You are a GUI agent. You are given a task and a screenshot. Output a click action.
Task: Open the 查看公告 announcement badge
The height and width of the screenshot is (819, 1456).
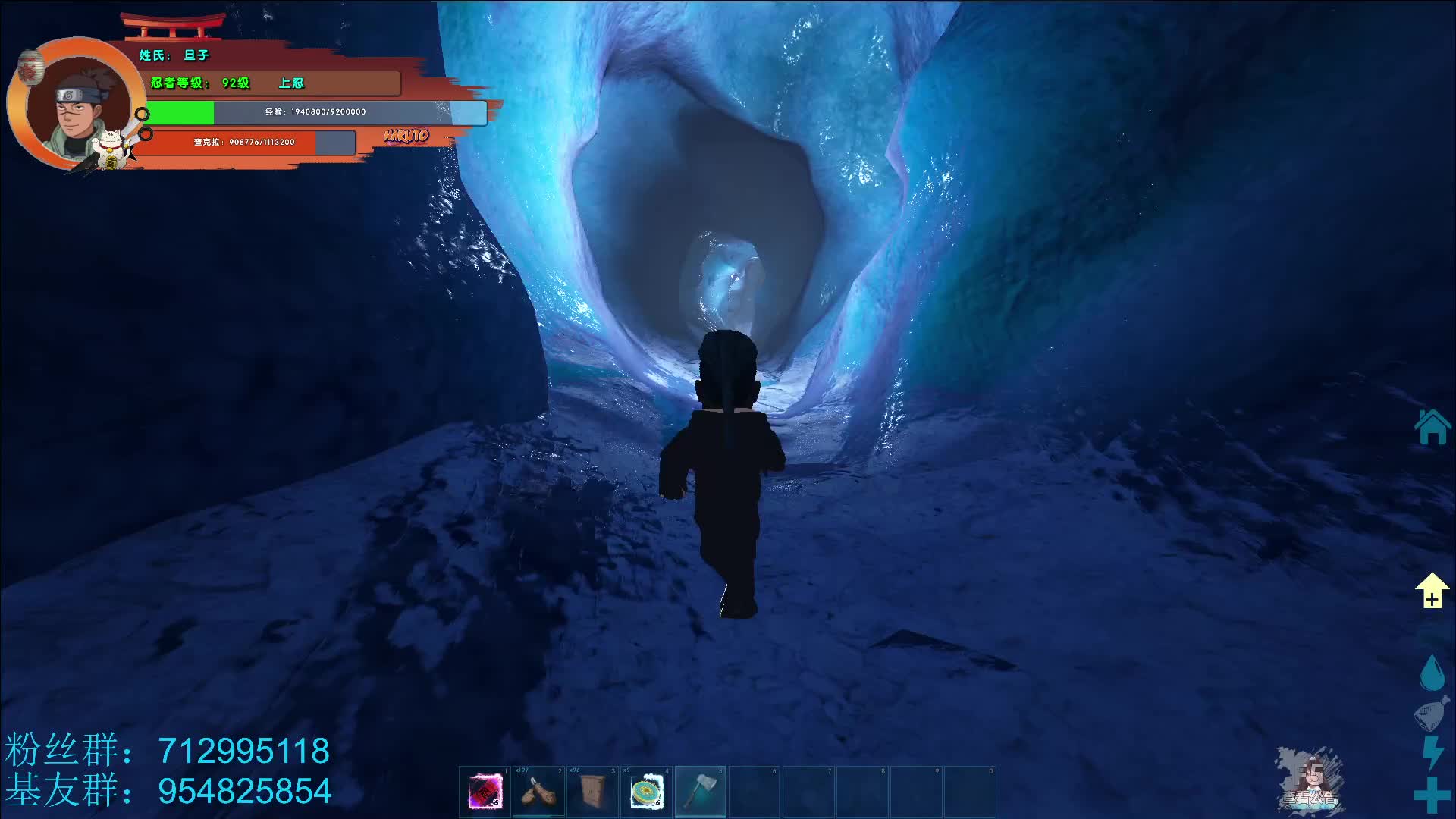coord(1311,781)
